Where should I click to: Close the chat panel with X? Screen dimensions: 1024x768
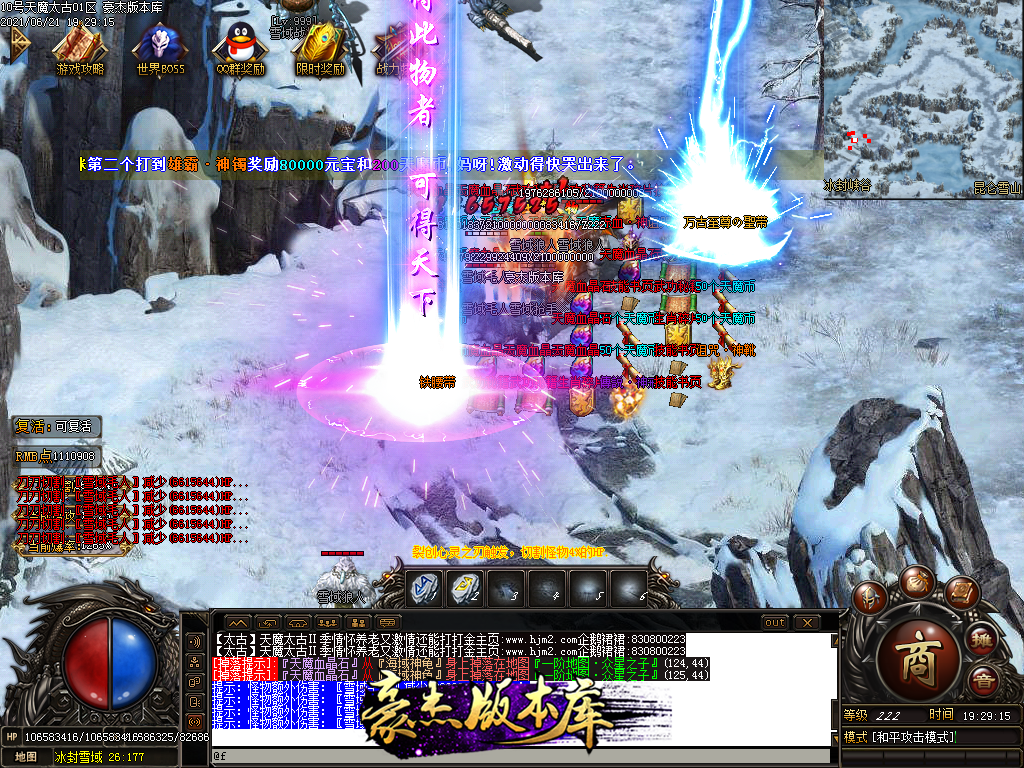point(807,622)
